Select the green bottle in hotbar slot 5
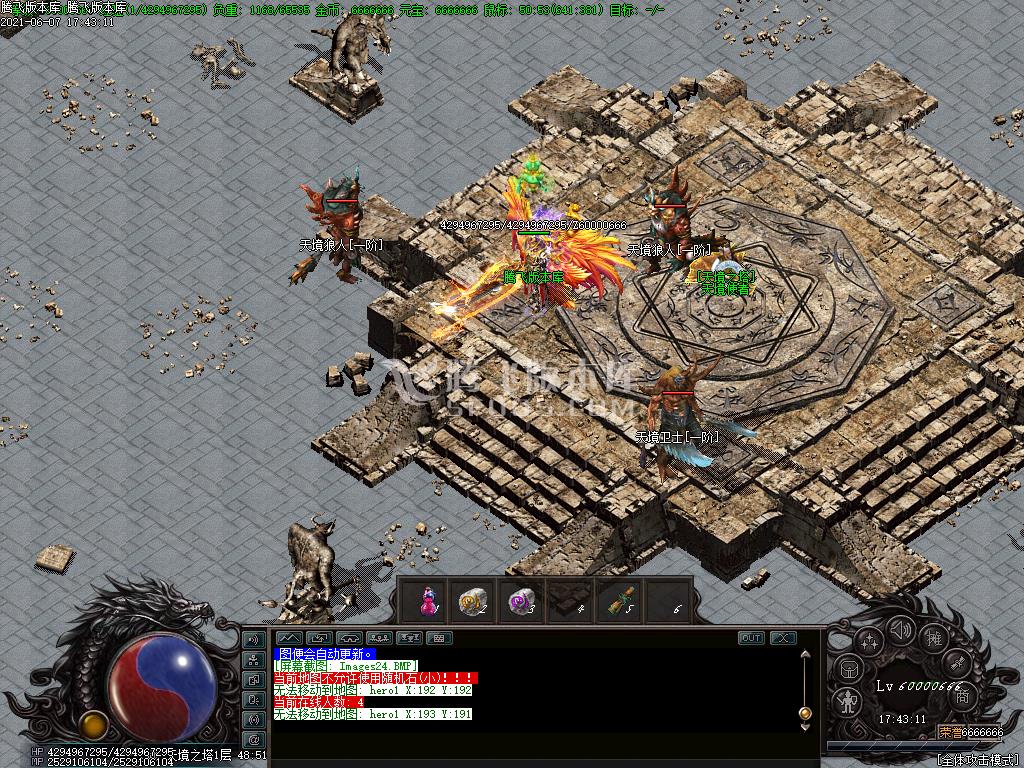Viewport: 1024px width, 768px height. (620, 601)
